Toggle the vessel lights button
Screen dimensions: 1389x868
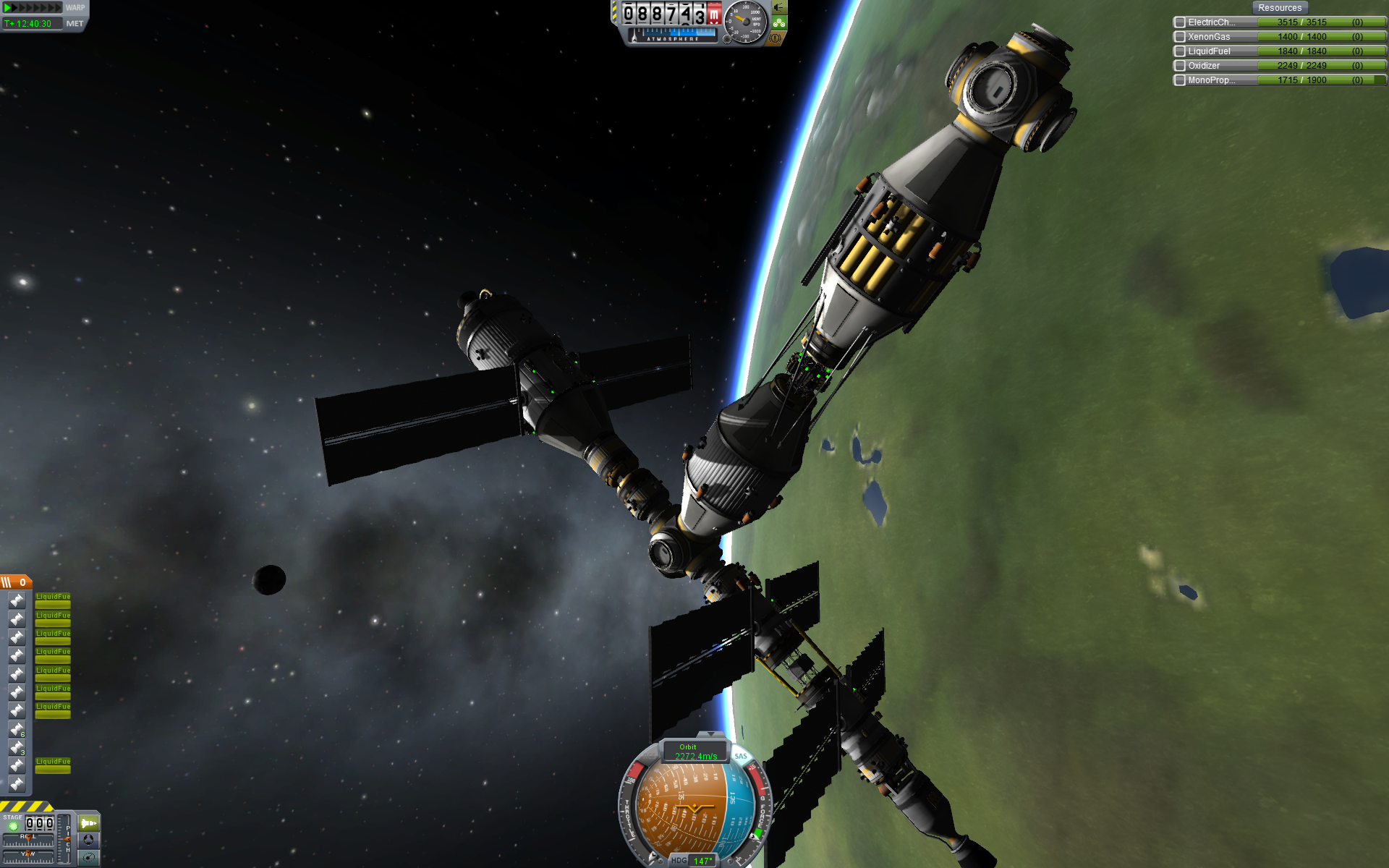tap(779, 7)
